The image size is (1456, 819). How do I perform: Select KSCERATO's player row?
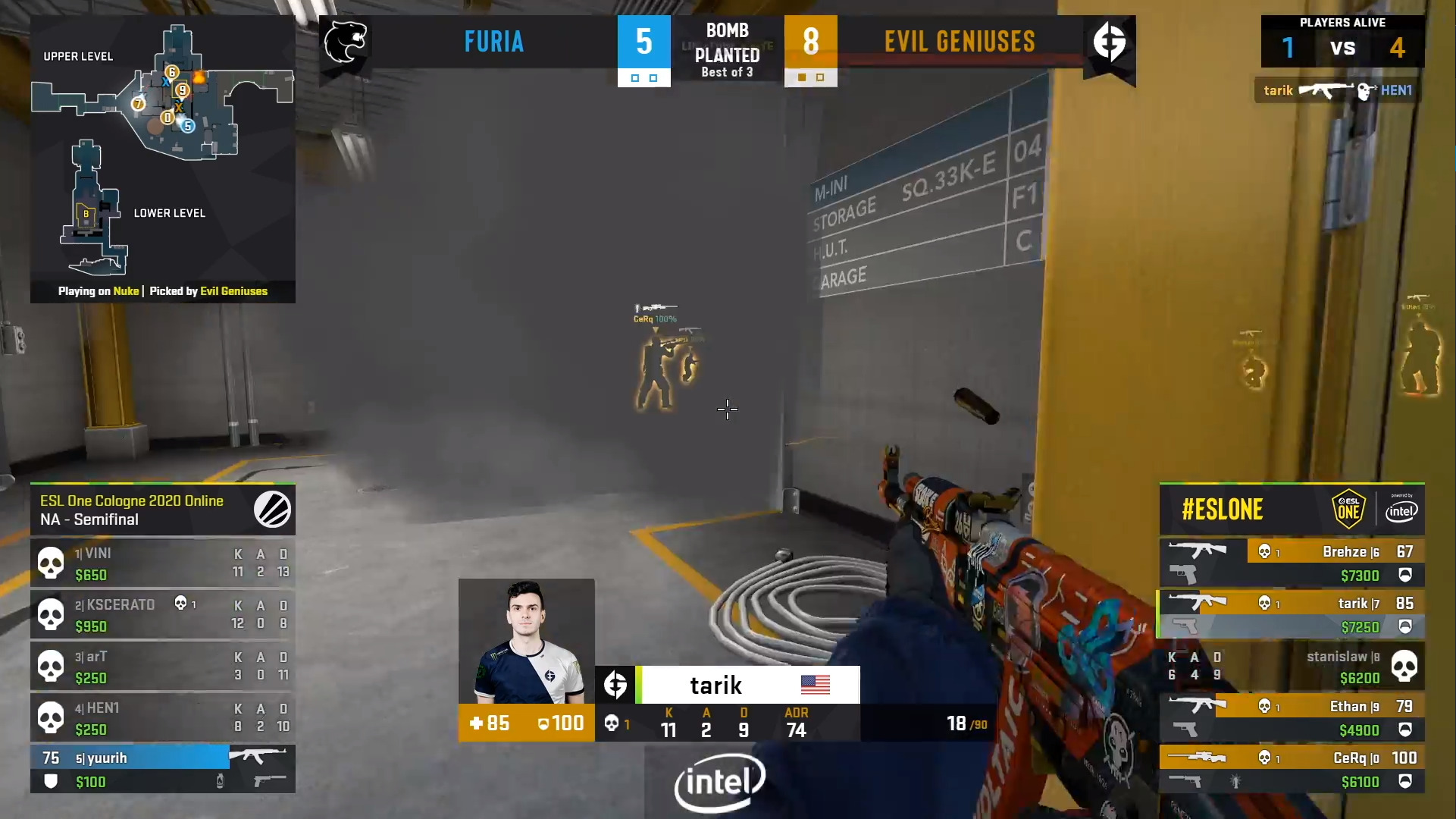tap(162, 615)
